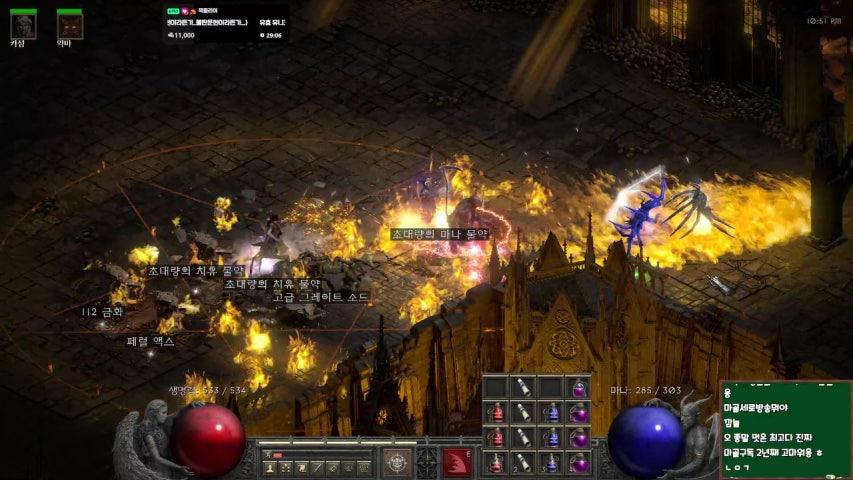
Task: Pick up the 페럴 액스 item label
Action: click(151, 341)
